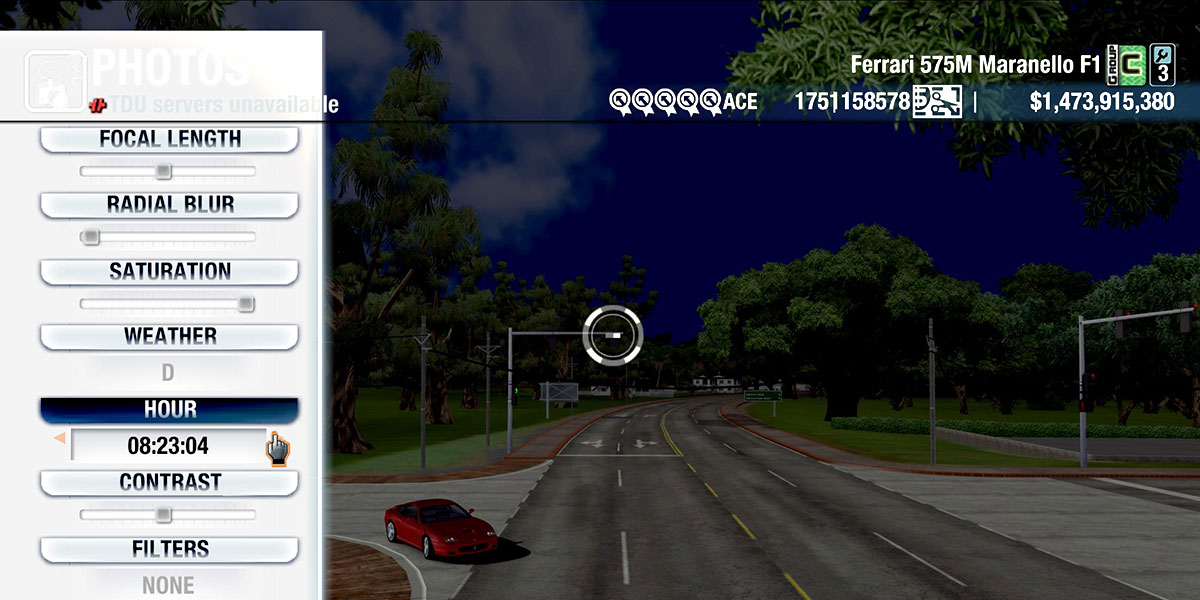Select the Saturation option
1200x600 pixels.
tap(169, 271)
